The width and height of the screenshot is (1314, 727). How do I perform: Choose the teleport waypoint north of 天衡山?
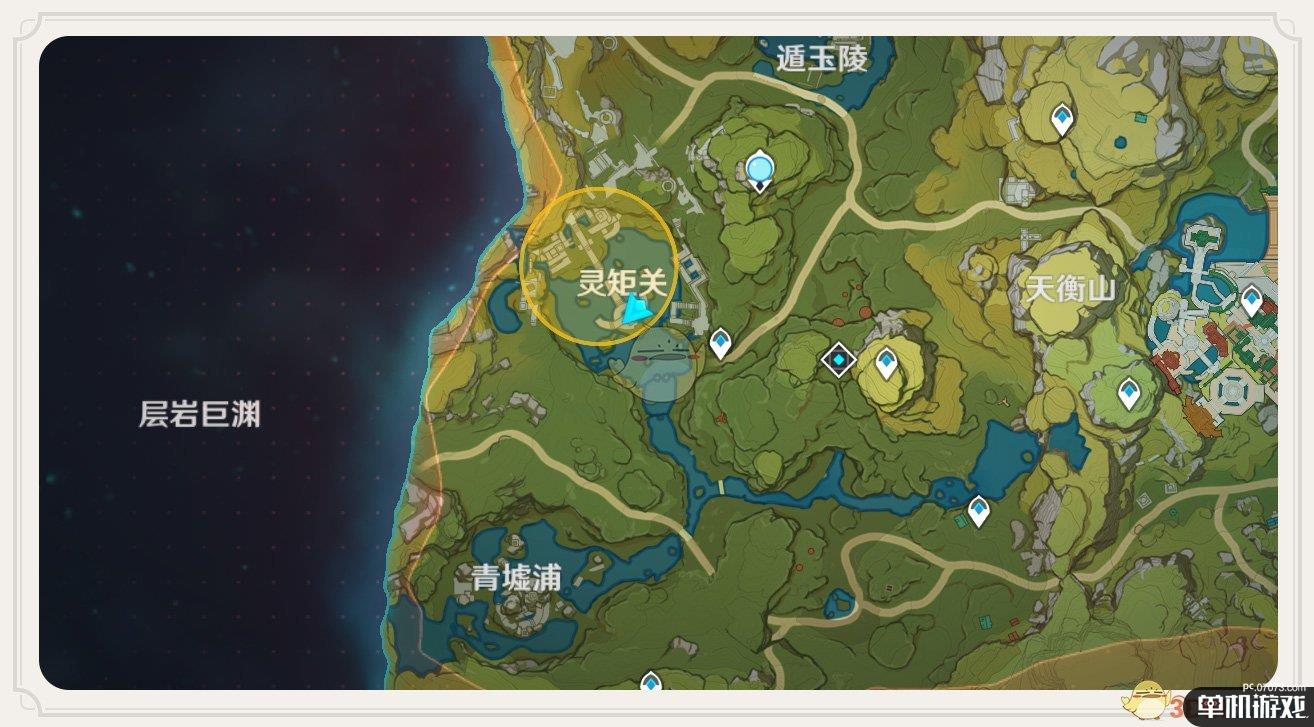(x=1061, y=119)
